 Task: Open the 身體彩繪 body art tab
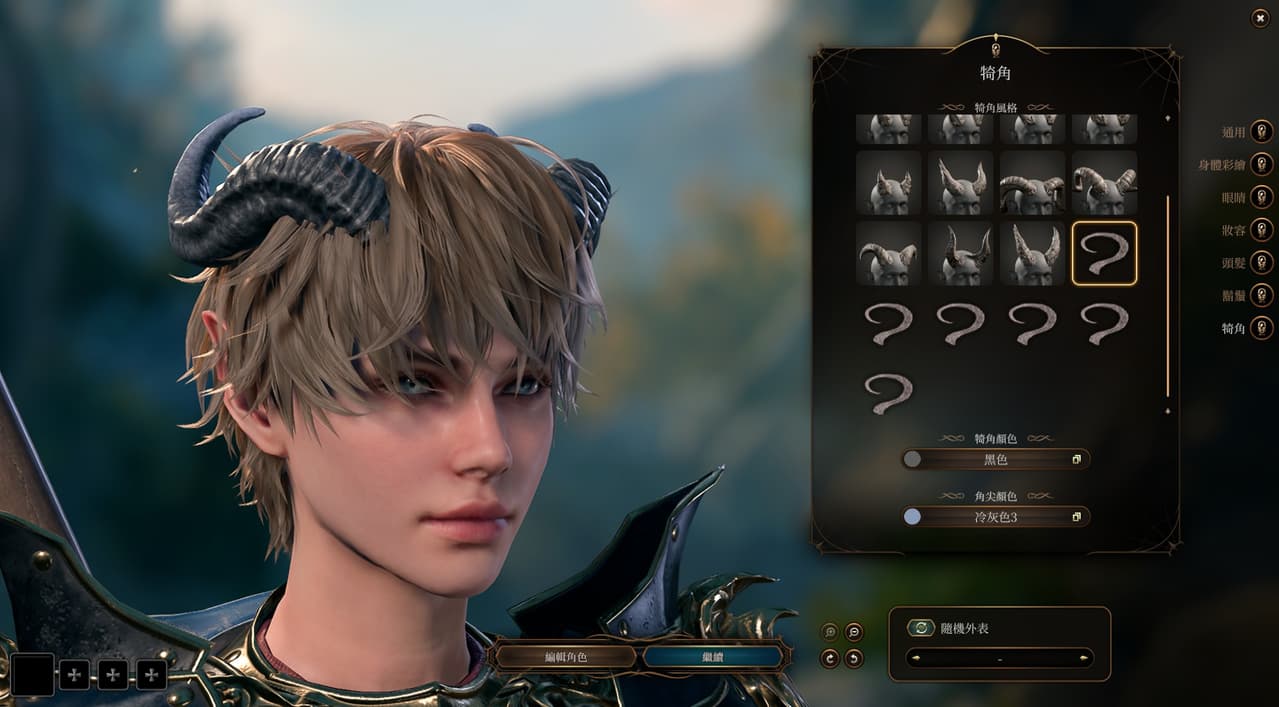point(1261,165)
